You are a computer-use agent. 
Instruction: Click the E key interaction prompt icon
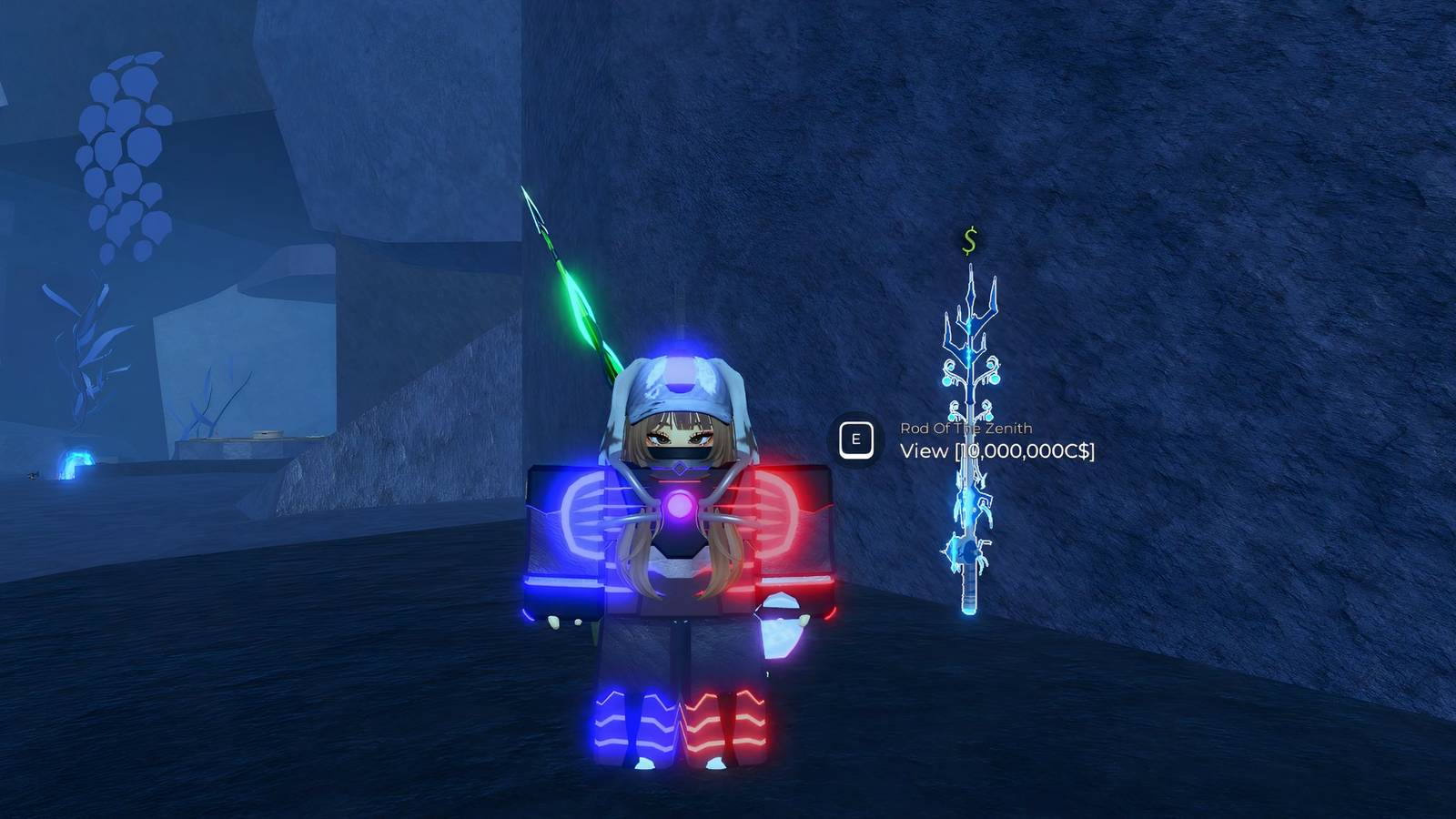tap(857, 440)
